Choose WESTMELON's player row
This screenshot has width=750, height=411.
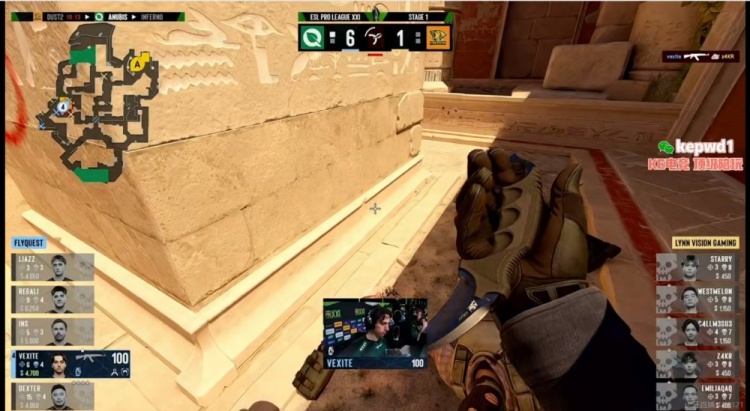click(697, 299)
